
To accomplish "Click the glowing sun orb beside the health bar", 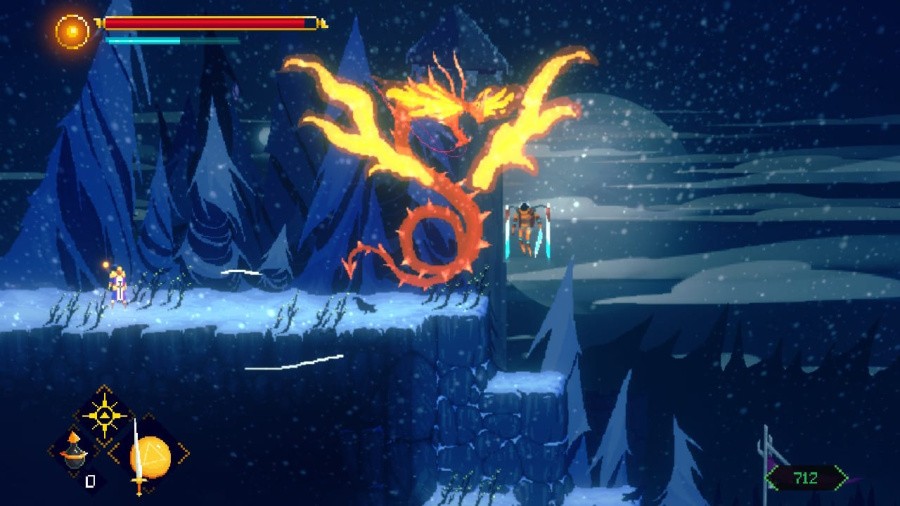I will 72,31.
